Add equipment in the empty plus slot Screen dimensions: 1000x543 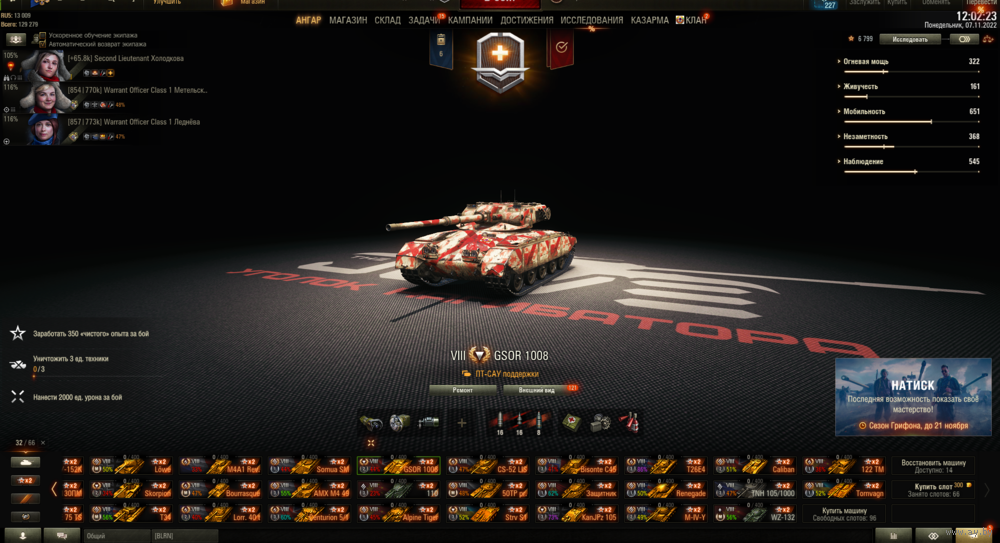tap(462, 423)
